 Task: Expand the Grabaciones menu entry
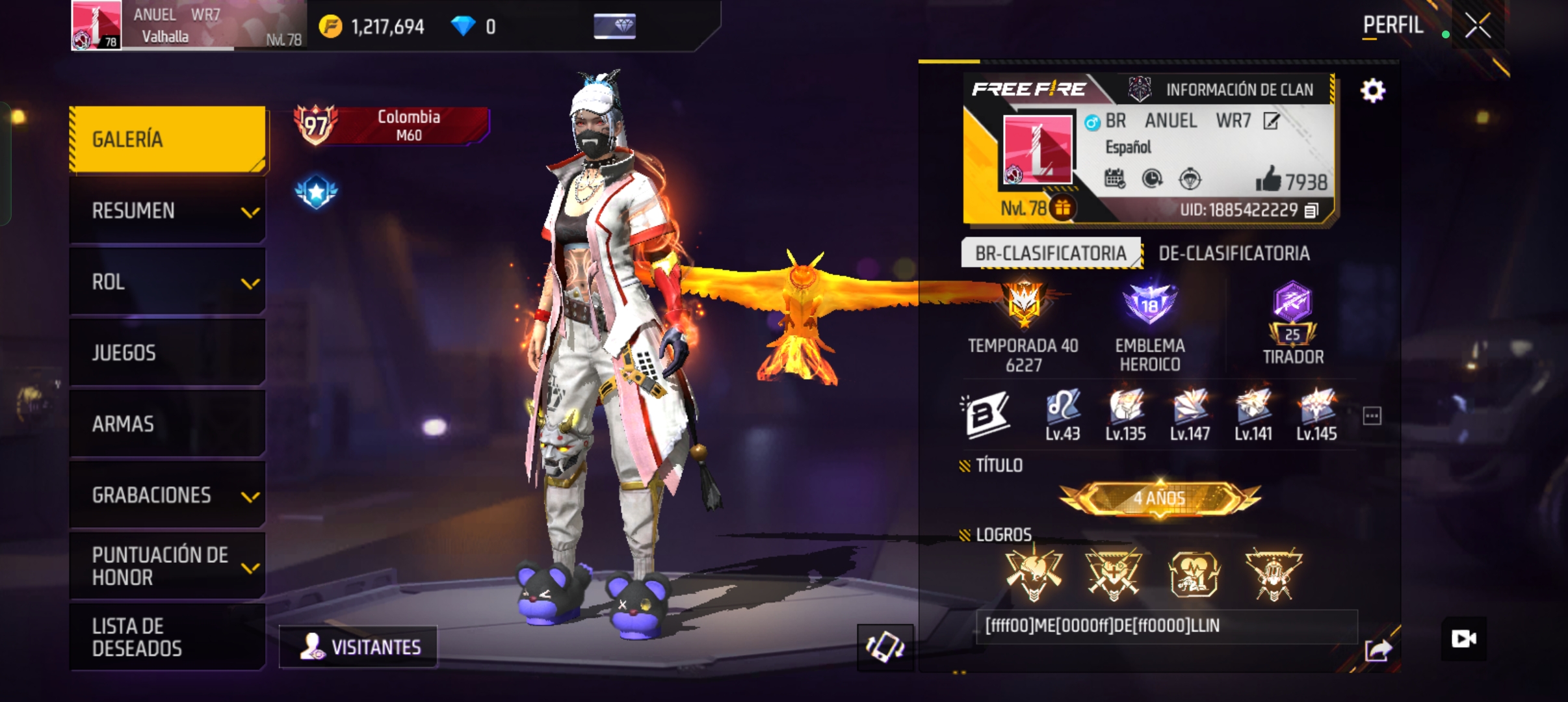tap(167, 495)
